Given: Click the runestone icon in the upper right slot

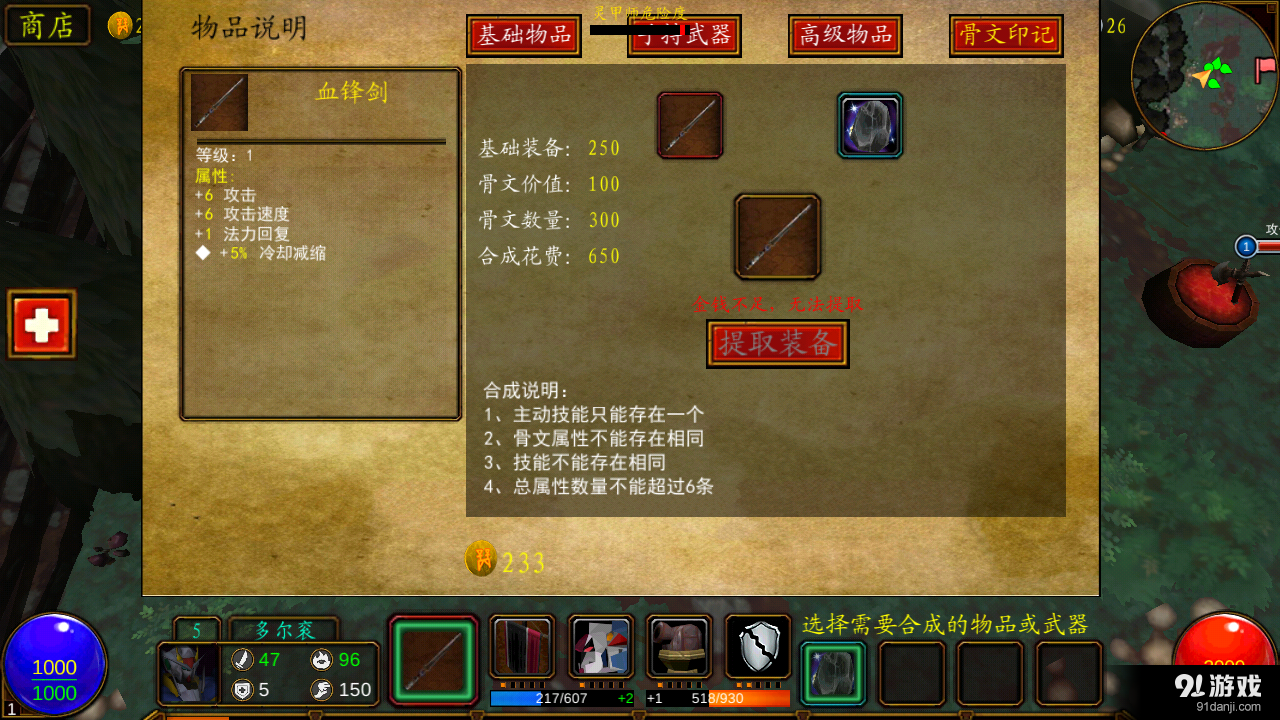Looking at the screenshot, I should coord(868,125).
